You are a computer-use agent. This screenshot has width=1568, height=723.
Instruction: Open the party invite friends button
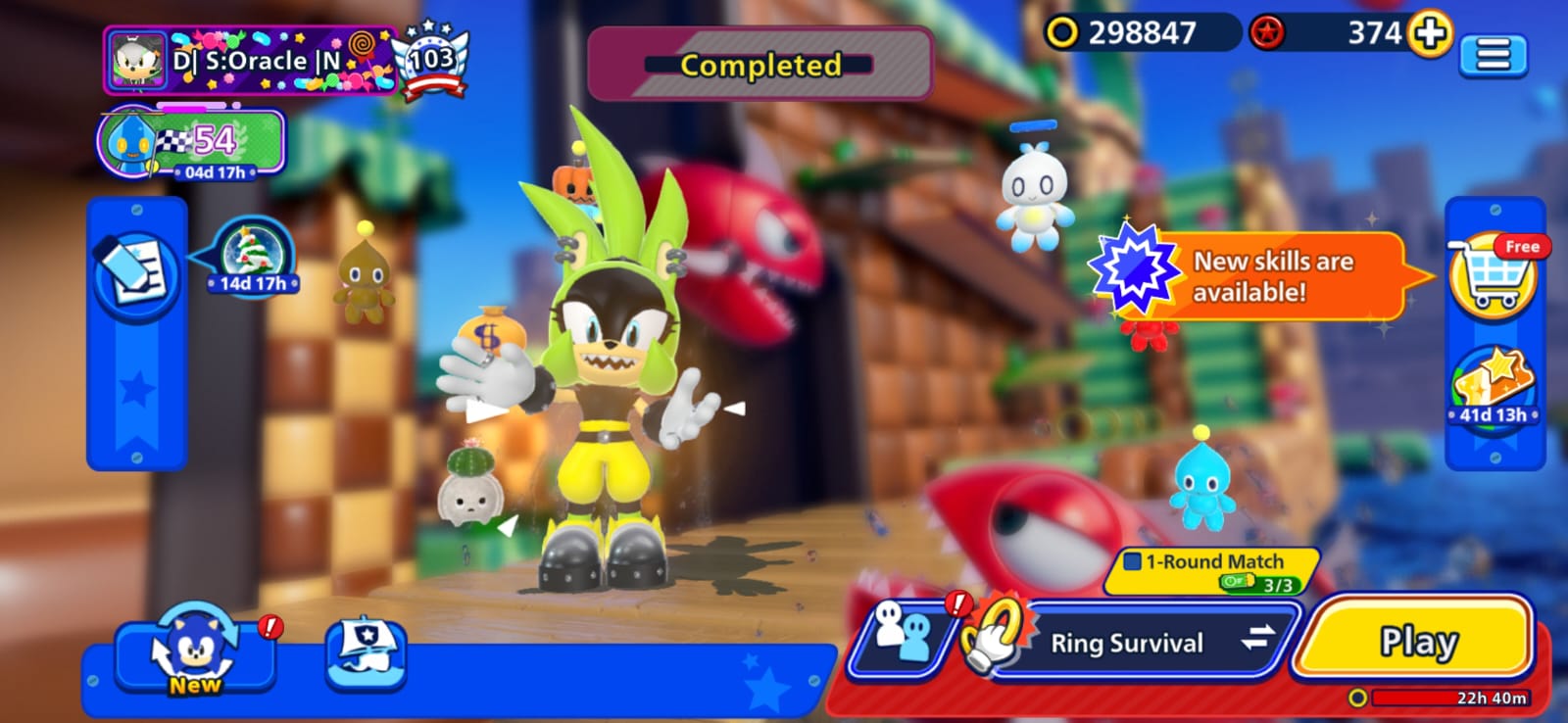903,637
